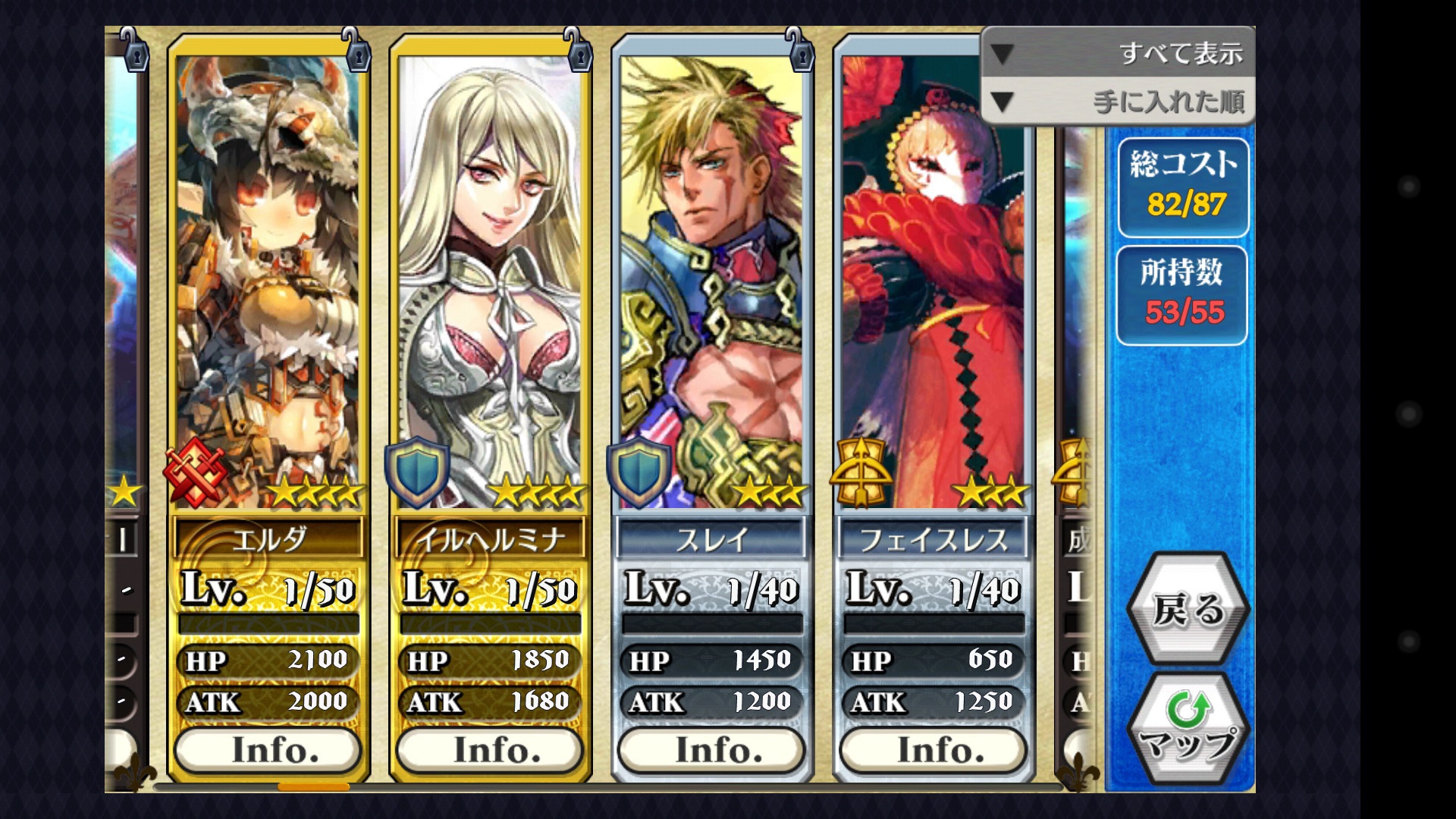The image size is (1456, 819).
Task: Open the 手に入れた順 sort dropdown
Action: point(1118,102)
